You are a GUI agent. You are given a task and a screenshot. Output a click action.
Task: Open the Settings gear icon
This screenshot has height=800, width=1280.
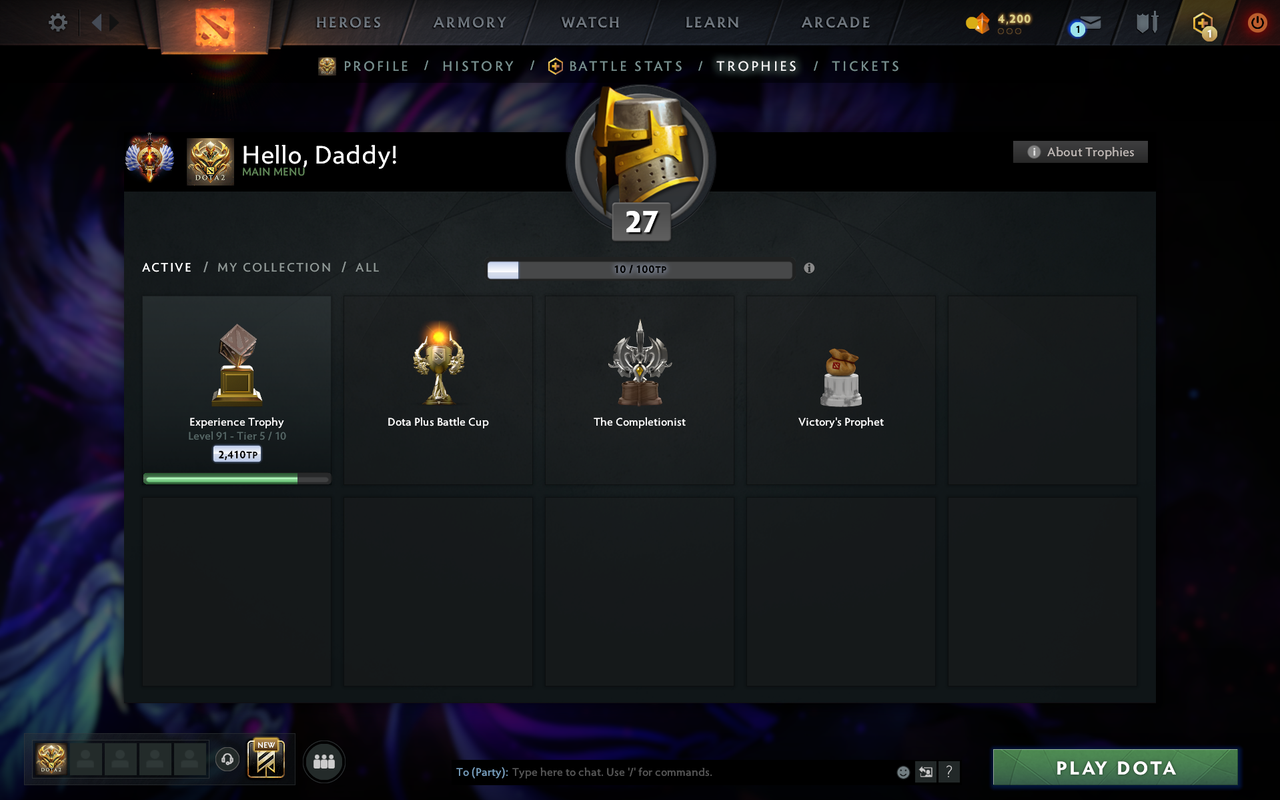57,22
